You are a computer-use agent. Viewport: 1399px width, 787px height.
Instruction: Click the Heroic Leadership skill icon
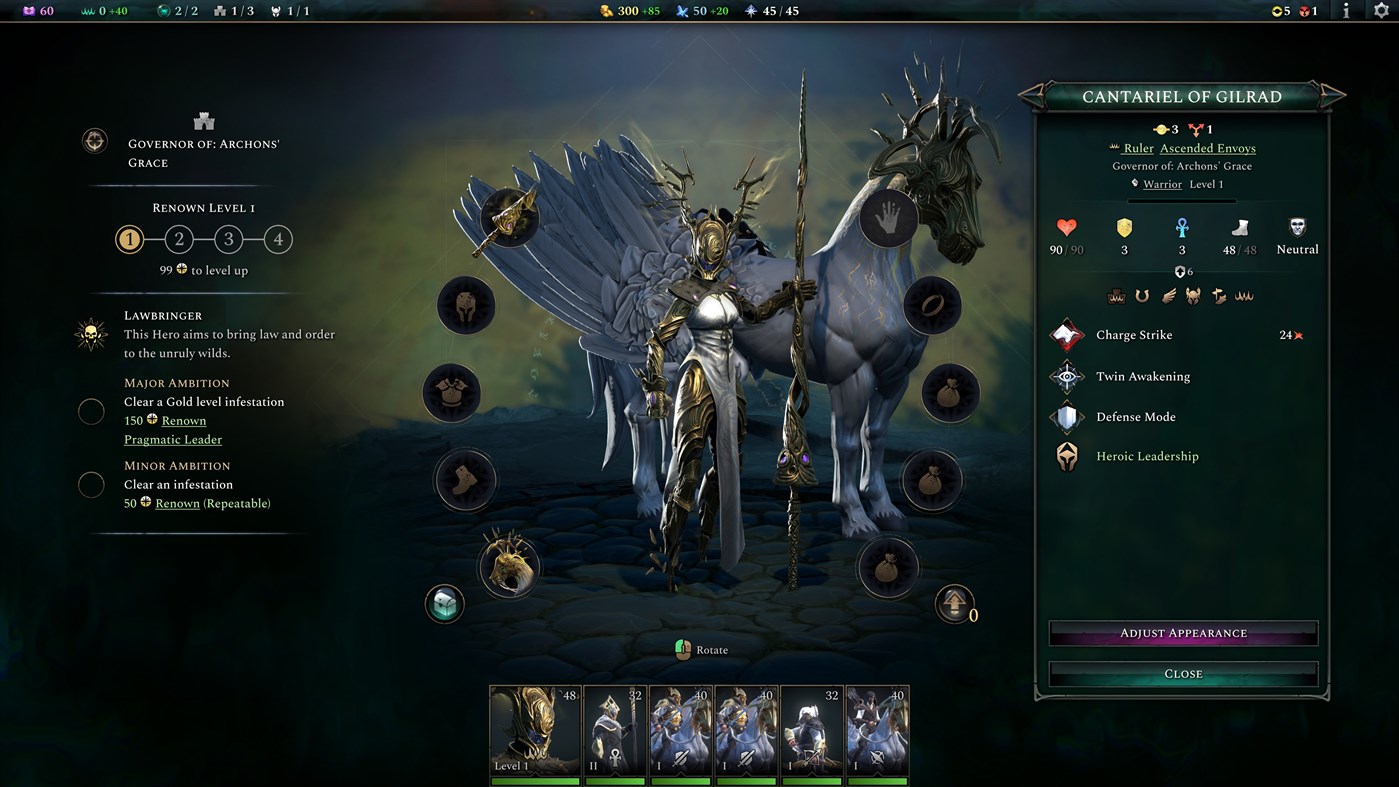tap(1066, 455)
